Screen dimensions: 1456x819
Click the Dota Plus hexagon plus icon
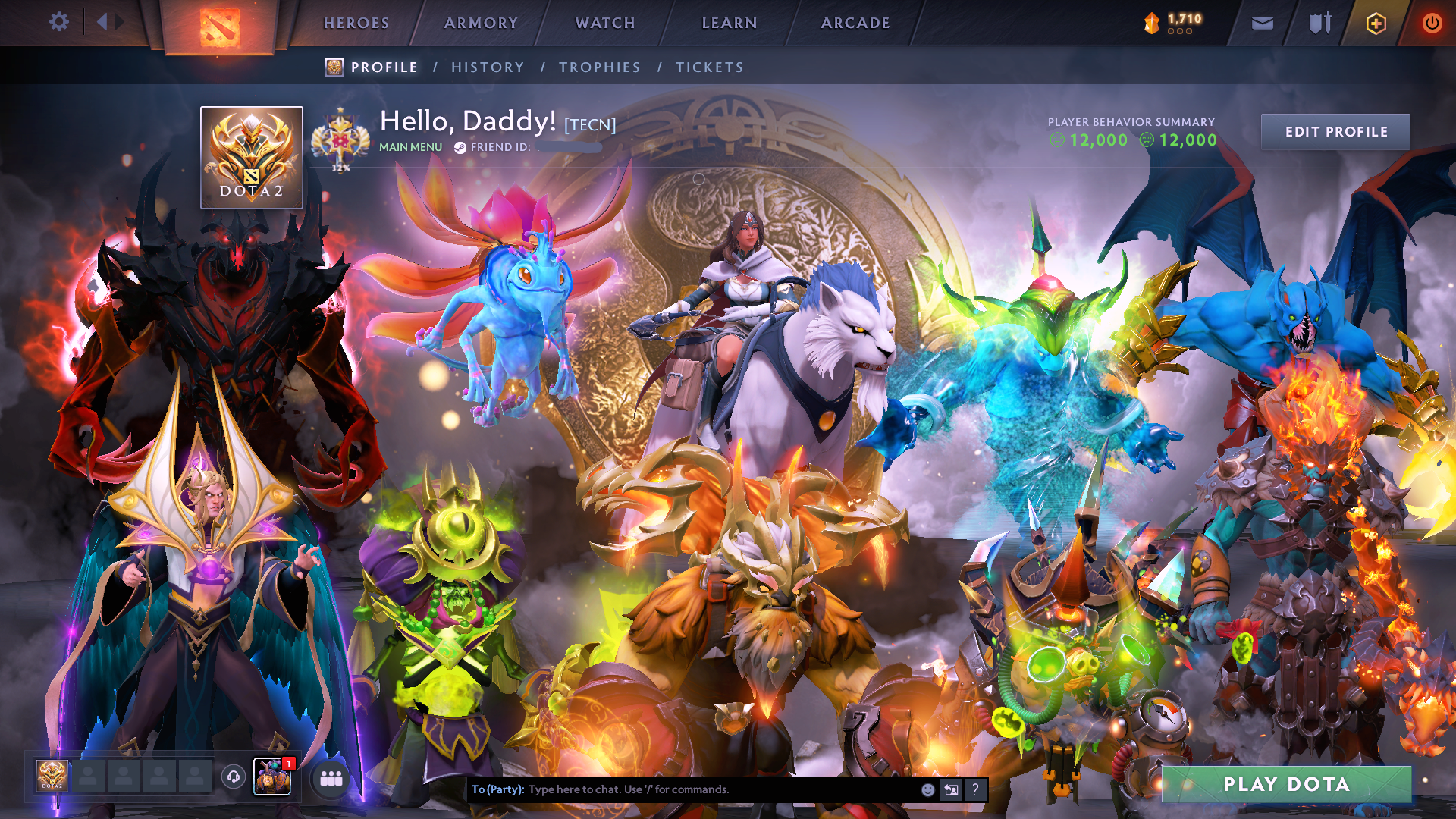tap(1375, 23)
